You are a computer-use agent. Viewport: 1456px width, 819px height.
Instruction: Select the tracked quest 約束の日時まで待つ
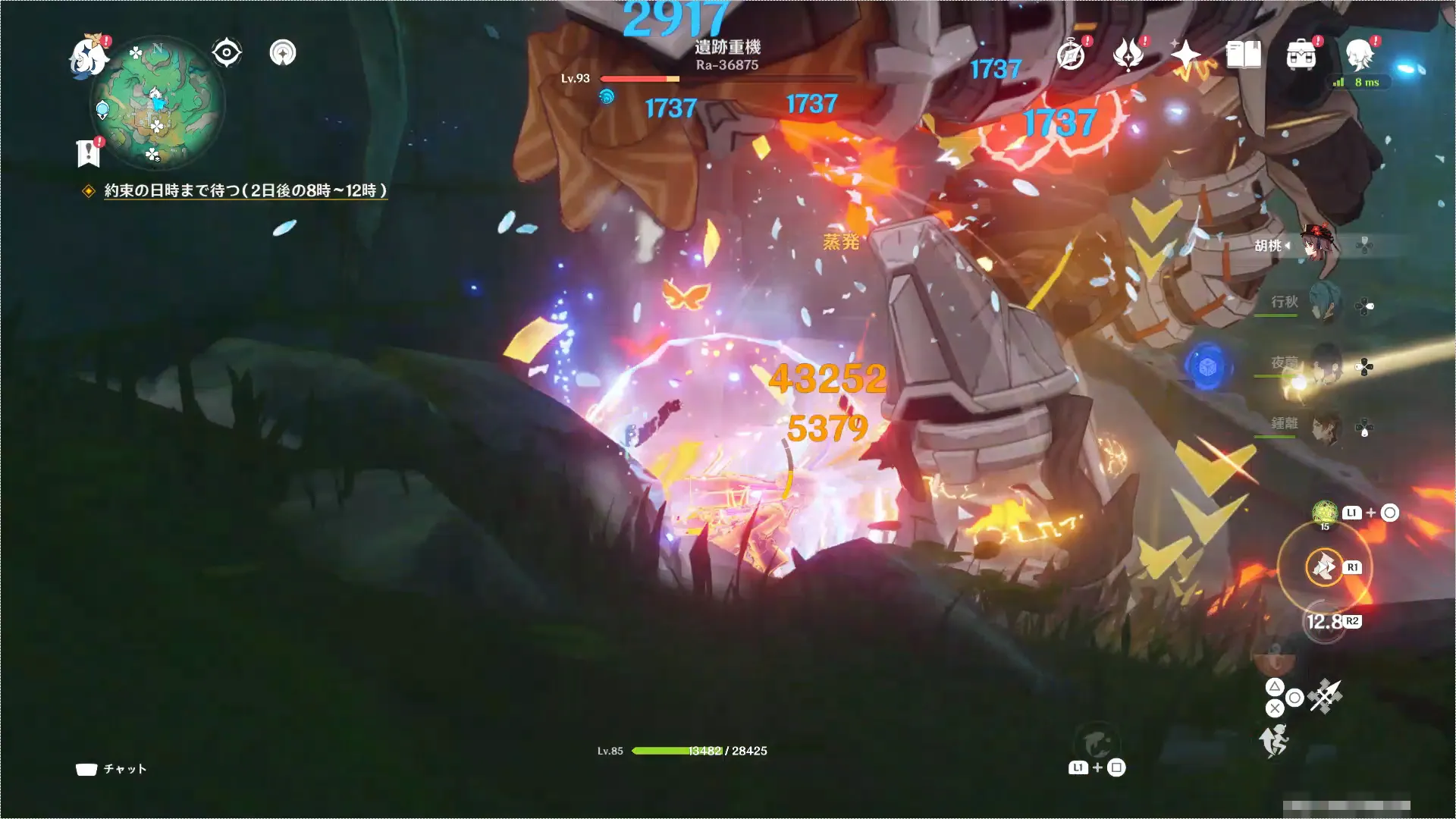coord(245,190)
